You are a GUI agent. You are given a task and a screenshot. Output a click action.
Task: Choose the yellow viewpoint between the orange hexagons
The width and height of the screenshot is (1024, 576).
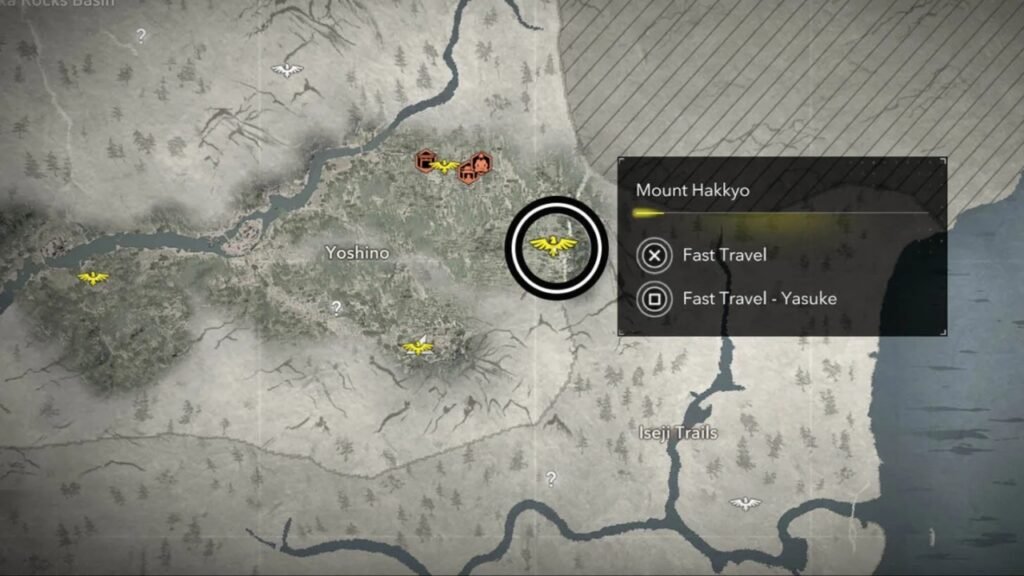443,167
